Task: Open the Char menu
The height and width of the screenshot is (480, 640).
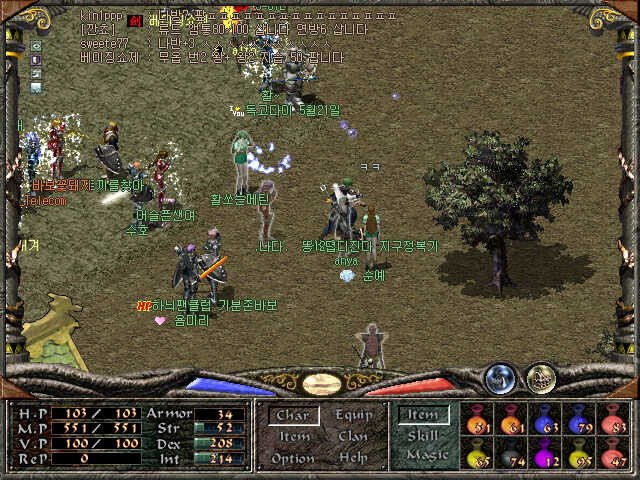Action: tap(293, 415)
